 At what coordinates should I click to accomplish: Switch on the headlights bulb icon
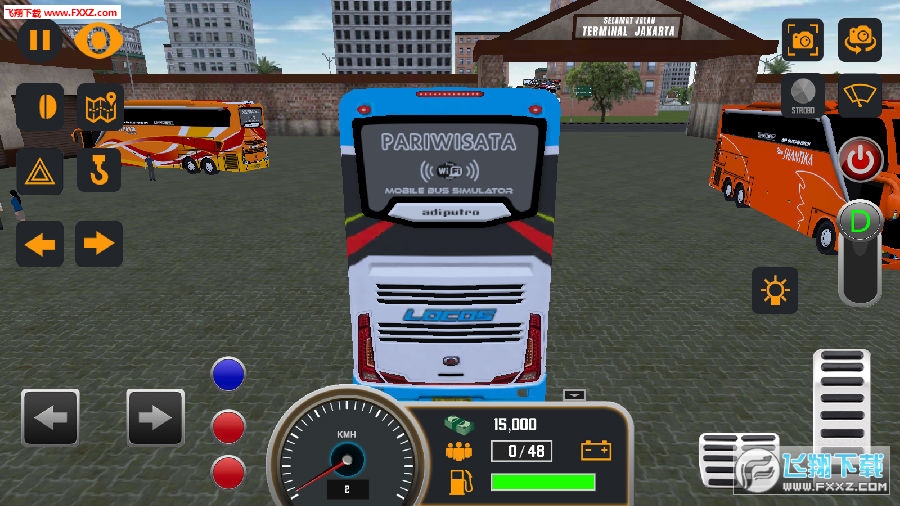(775, 290)
